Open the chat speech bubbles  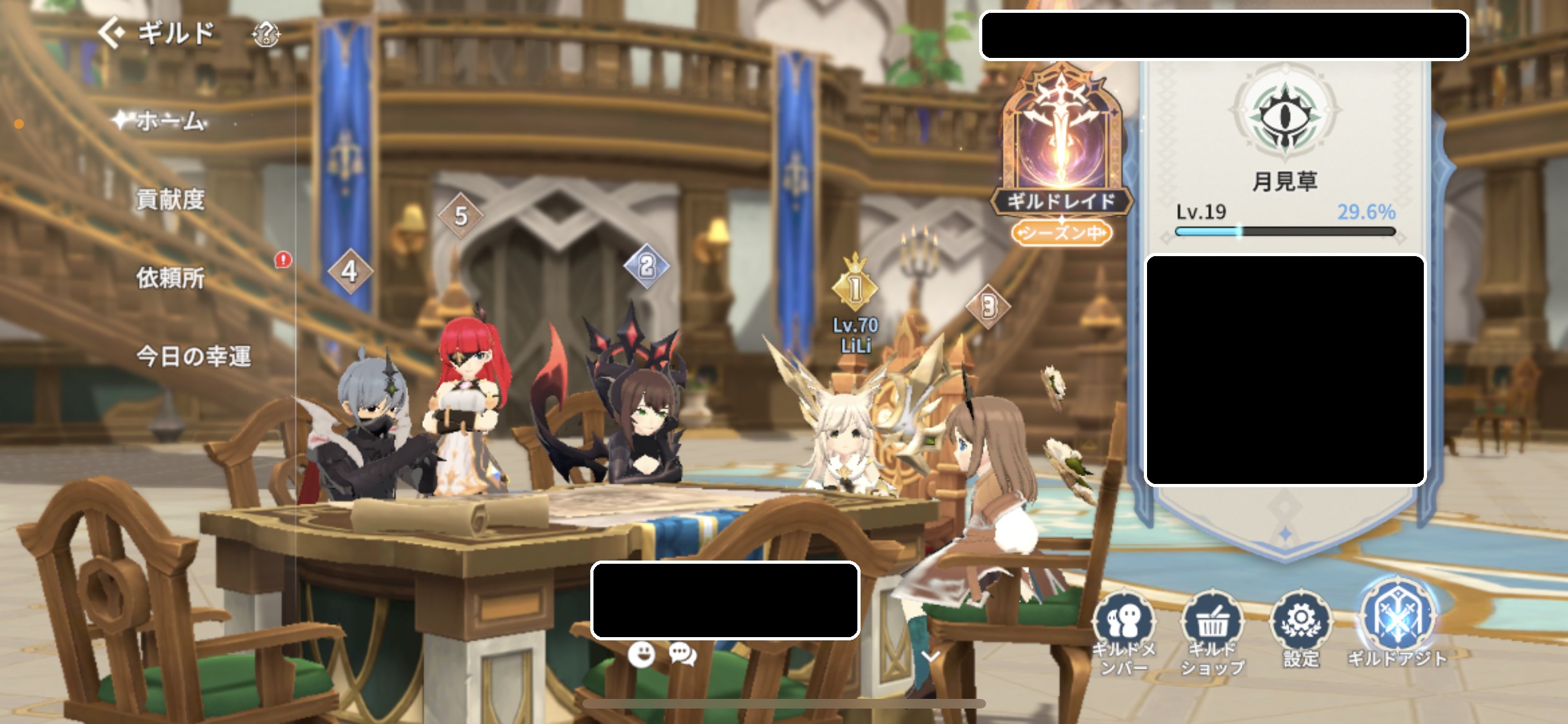tap(682, 654)
